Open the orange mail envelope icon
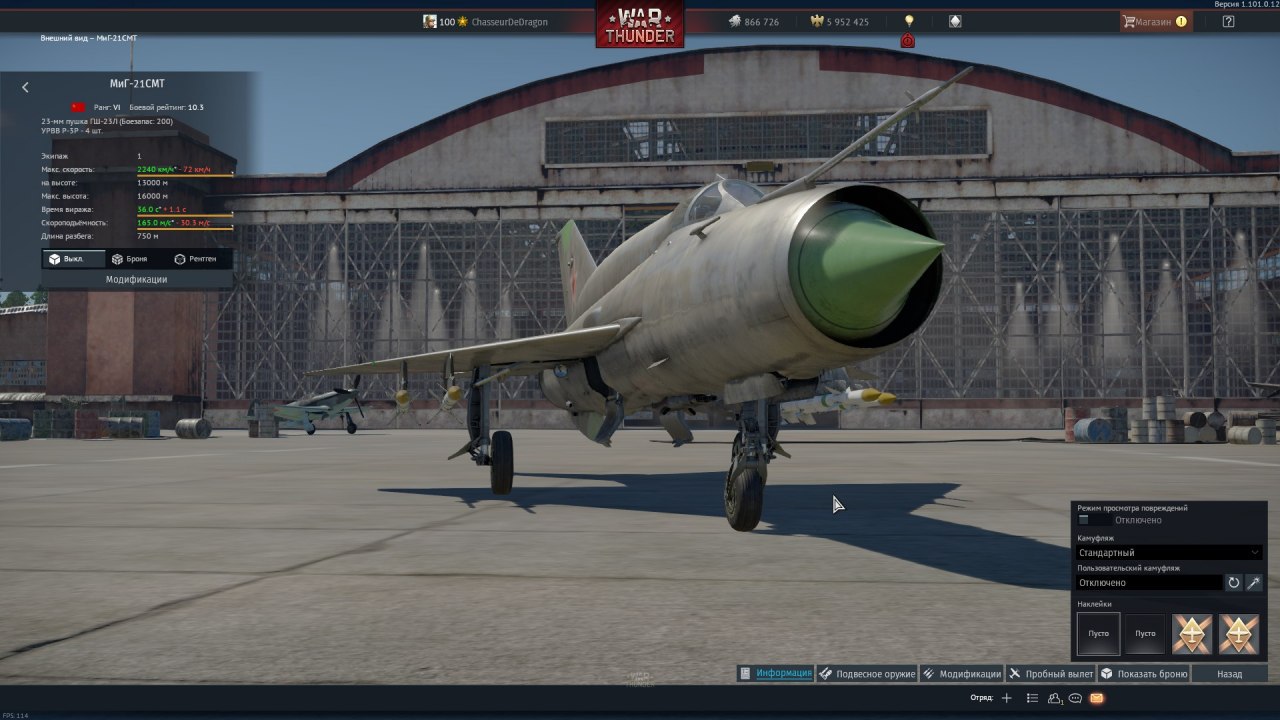Image resolution: width=1280 pixels, height=720 pixels. (x=1097, y=698)
